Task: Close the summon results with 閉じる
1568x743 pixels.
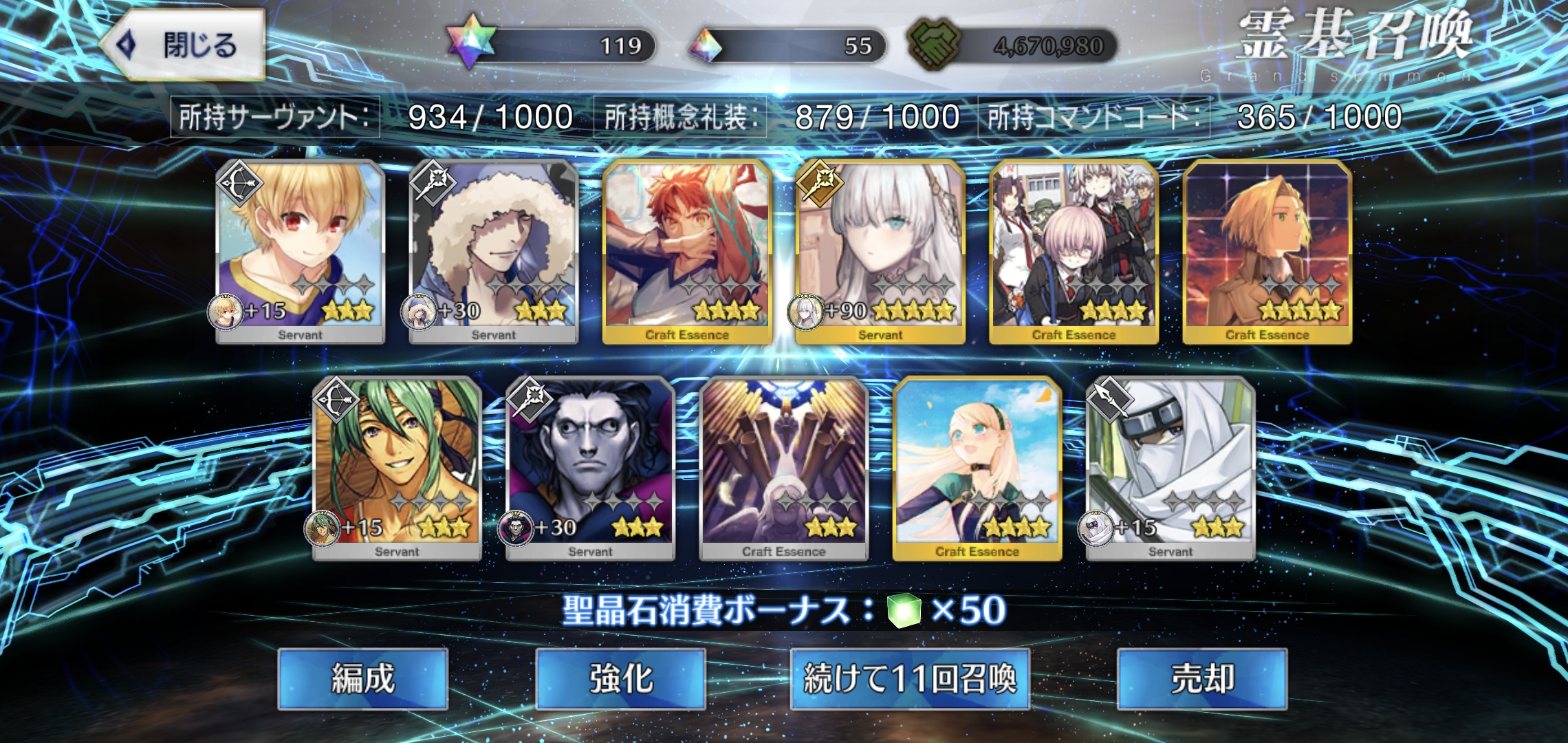Action: [184, 45]
